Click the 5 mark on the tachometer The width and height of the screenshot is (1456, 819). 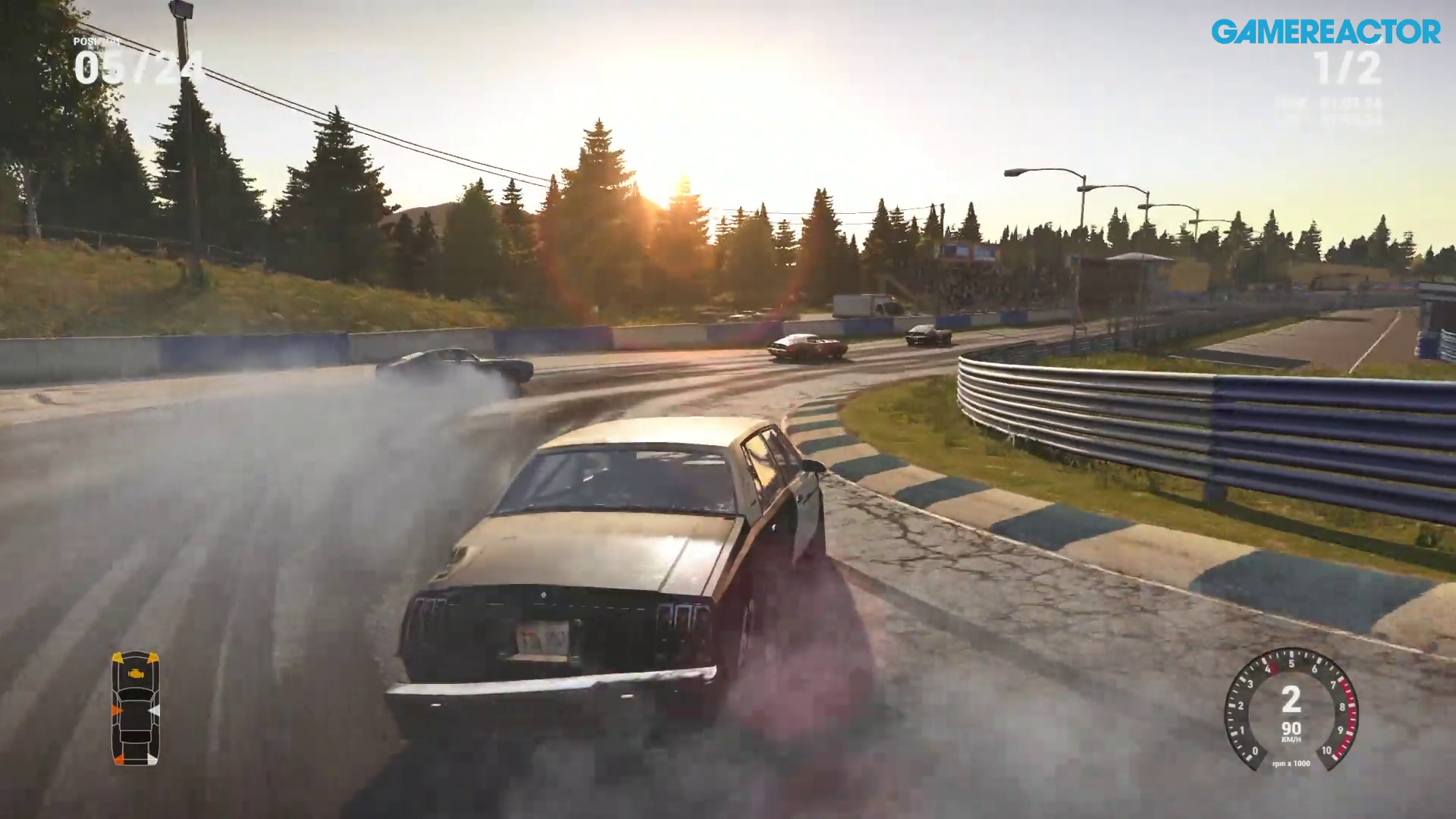coord(1292,662)
